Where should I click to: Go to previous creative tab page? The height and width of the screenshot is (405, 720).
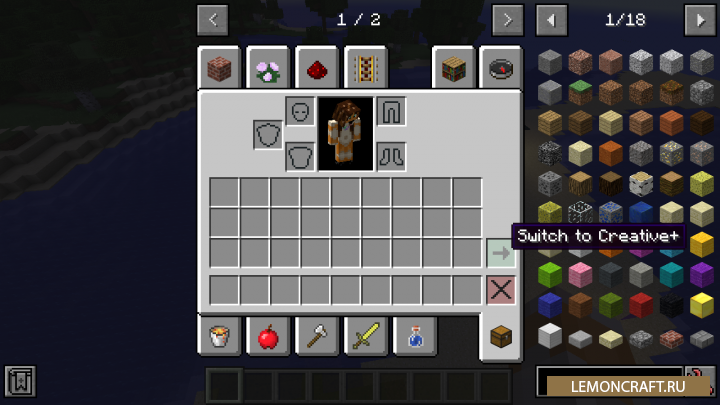pyautogui.click(x=213, y=19)
